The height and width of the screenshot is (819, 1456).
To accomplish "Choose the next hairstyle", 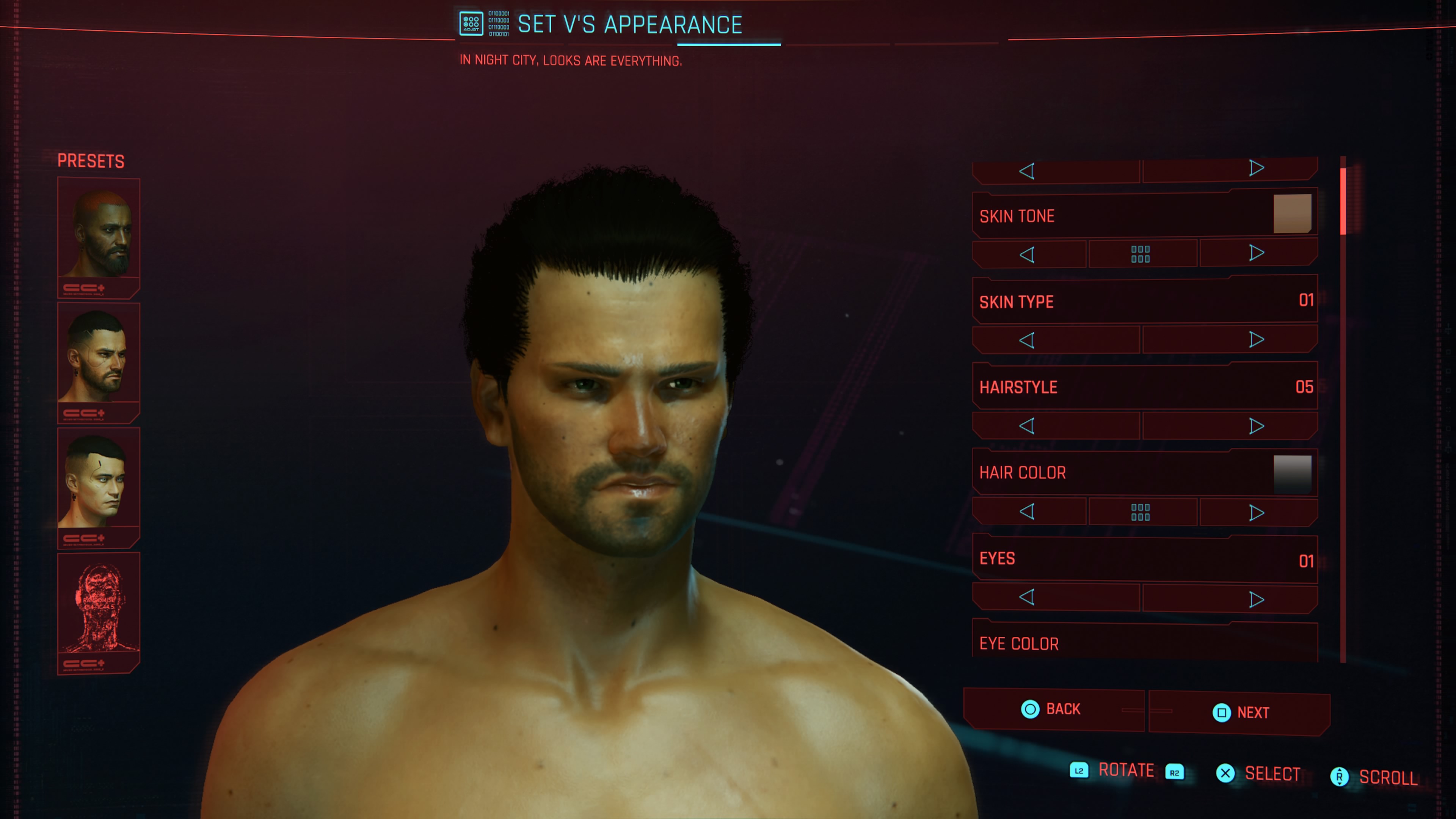I will [1256, 426].
